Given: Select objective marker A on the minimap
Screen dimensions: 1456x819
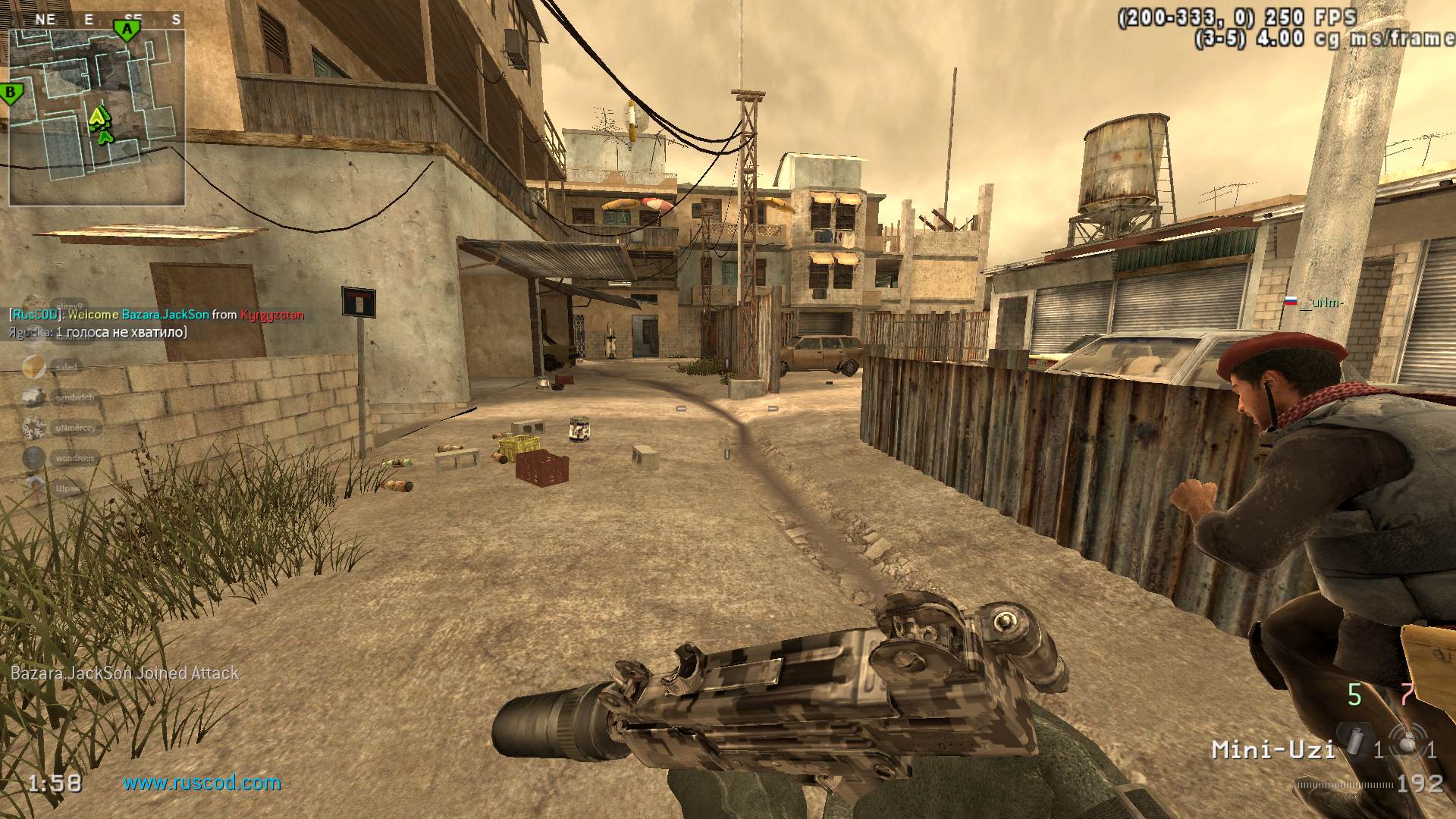Looking at the screenshot, I should (x=127, y=30).
